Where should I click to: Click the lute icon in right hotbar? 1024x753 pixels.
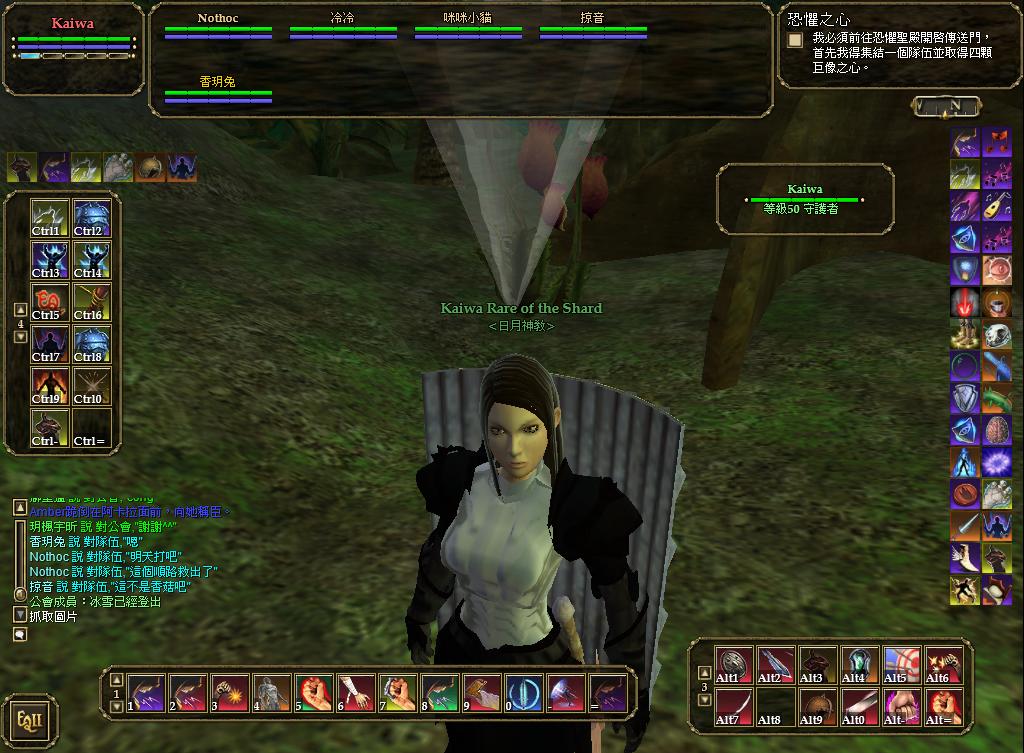pyautogui.click(x=997, y=207)
